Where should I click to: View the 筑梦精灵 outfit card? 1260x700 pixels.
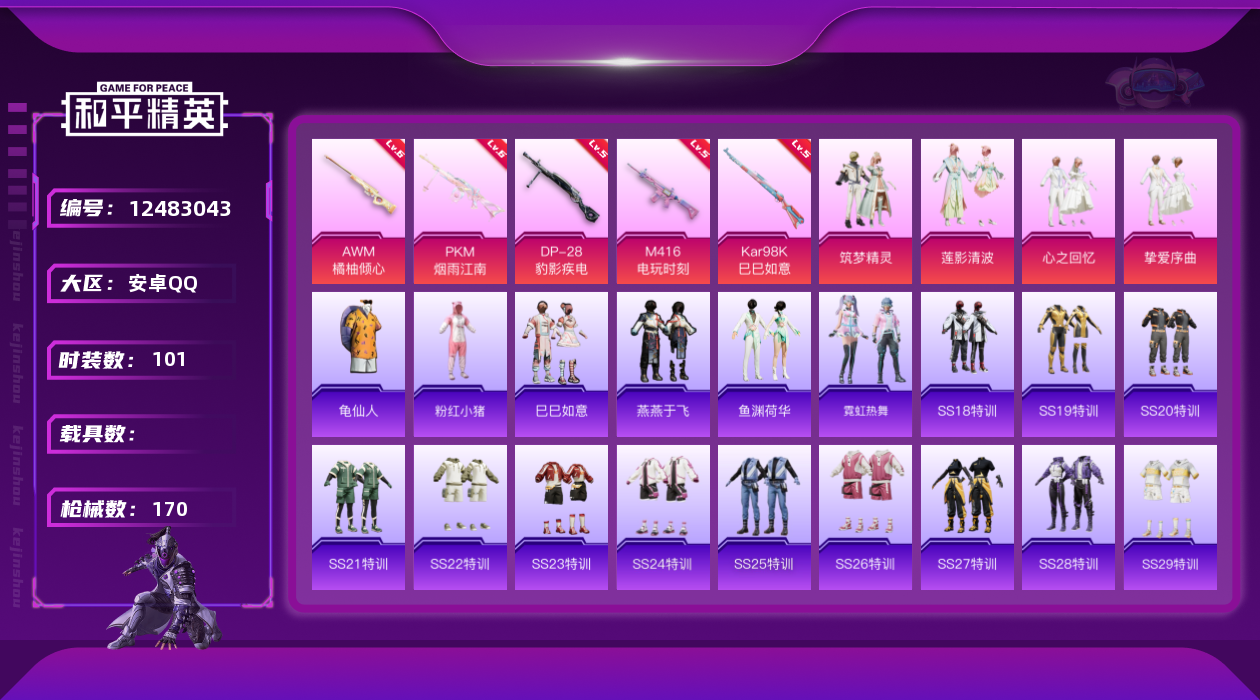click(x=865, y=211)
